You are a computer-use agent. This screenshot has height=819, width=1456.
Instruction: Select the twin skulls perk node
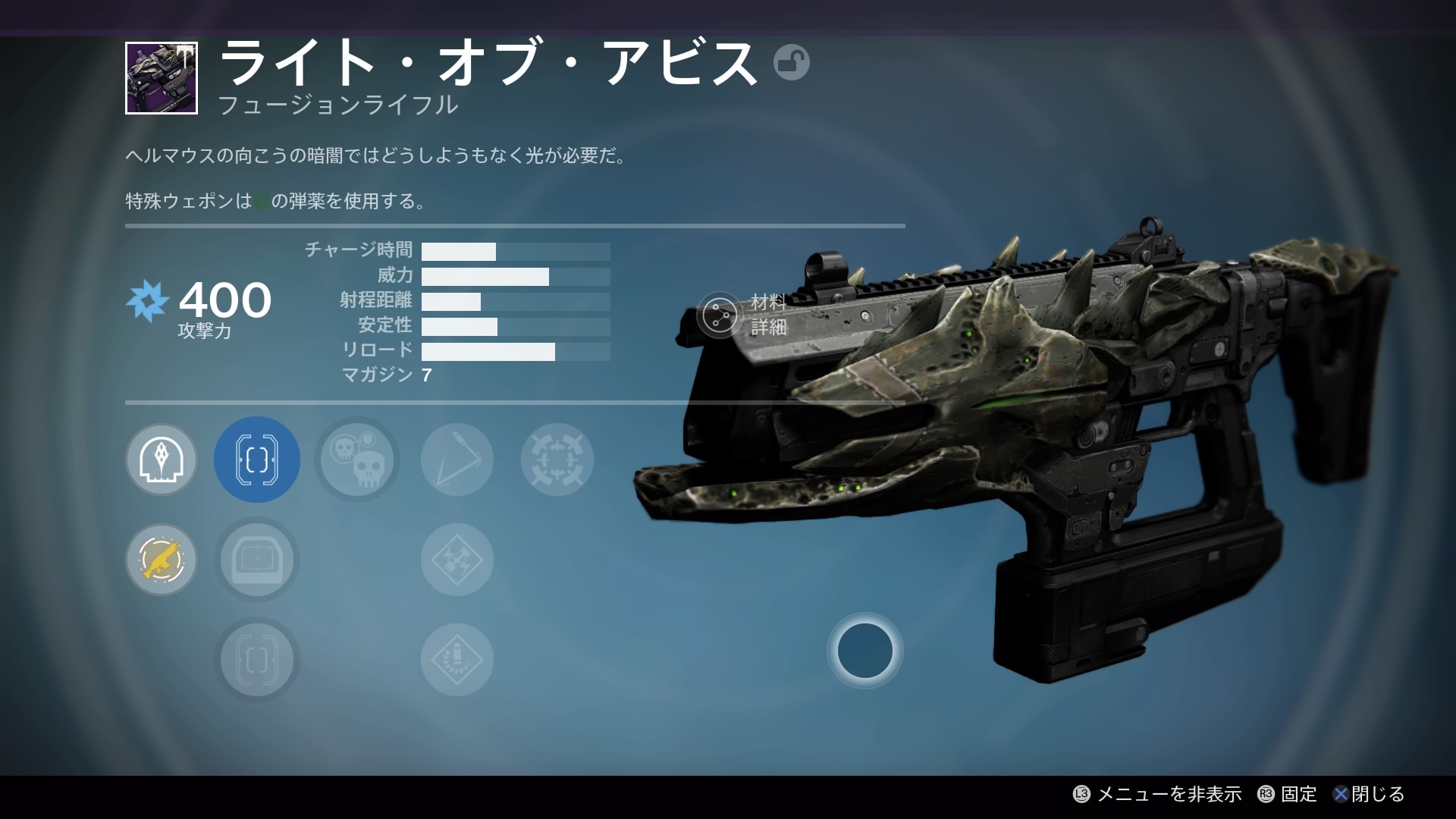tap(357, 460)
